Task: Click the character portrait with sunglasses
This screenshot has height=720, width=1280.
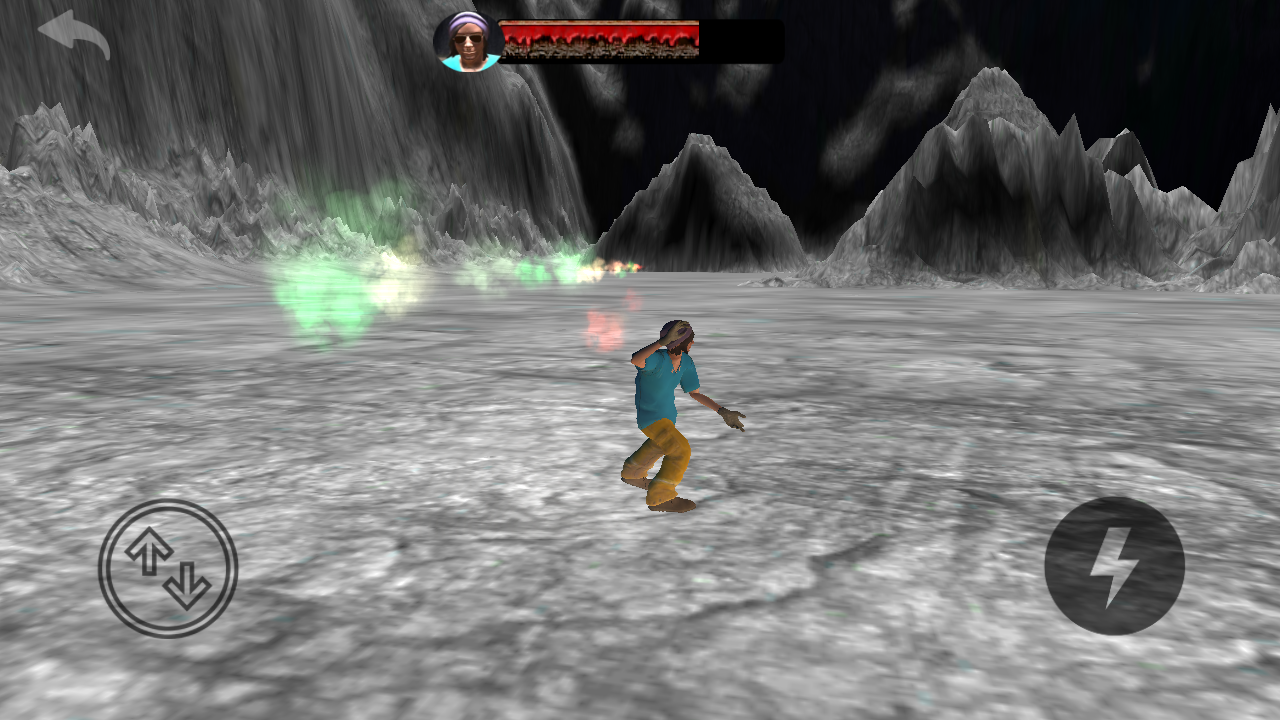Action: click(x=468, y=41)
